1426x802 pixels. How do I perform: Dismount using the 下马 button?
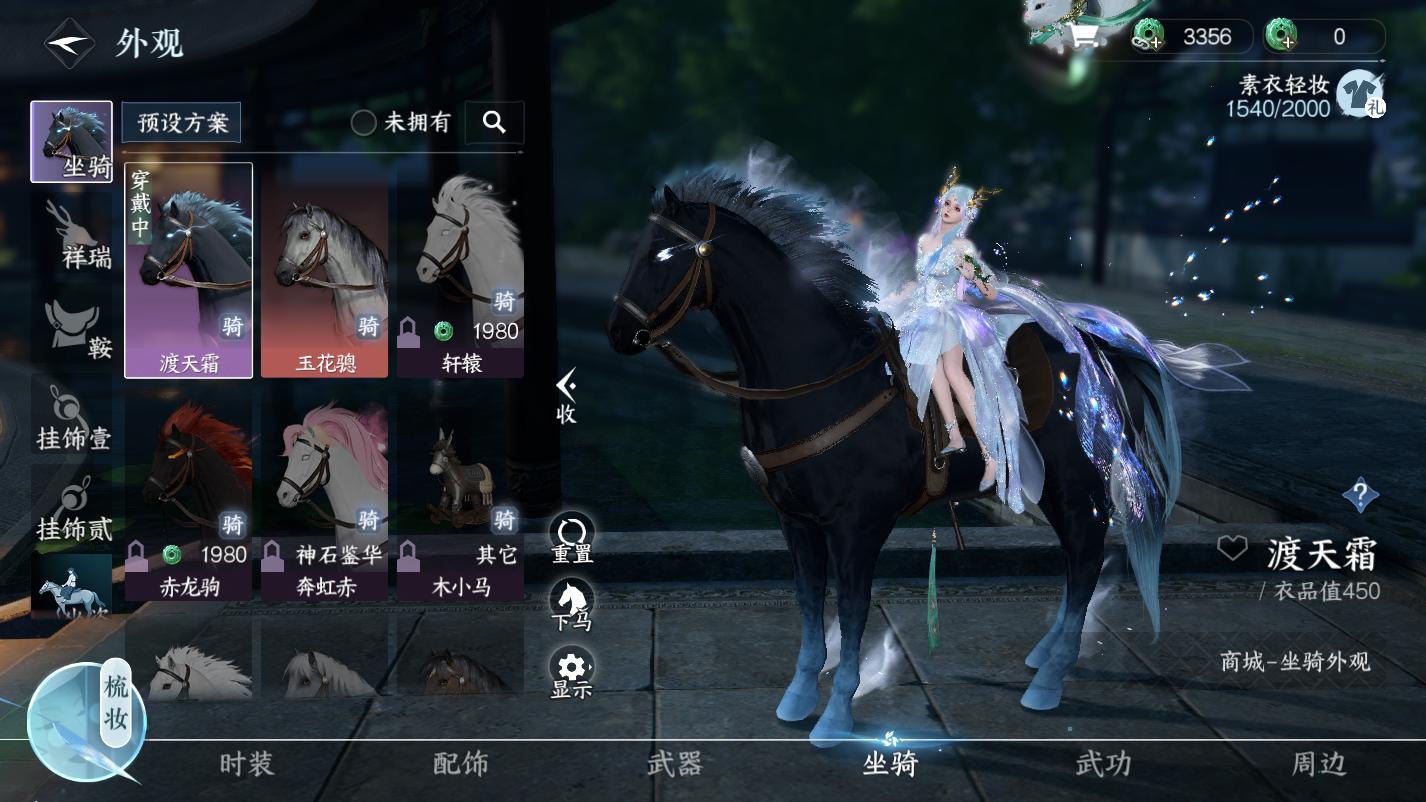click(x=572, y=605)
